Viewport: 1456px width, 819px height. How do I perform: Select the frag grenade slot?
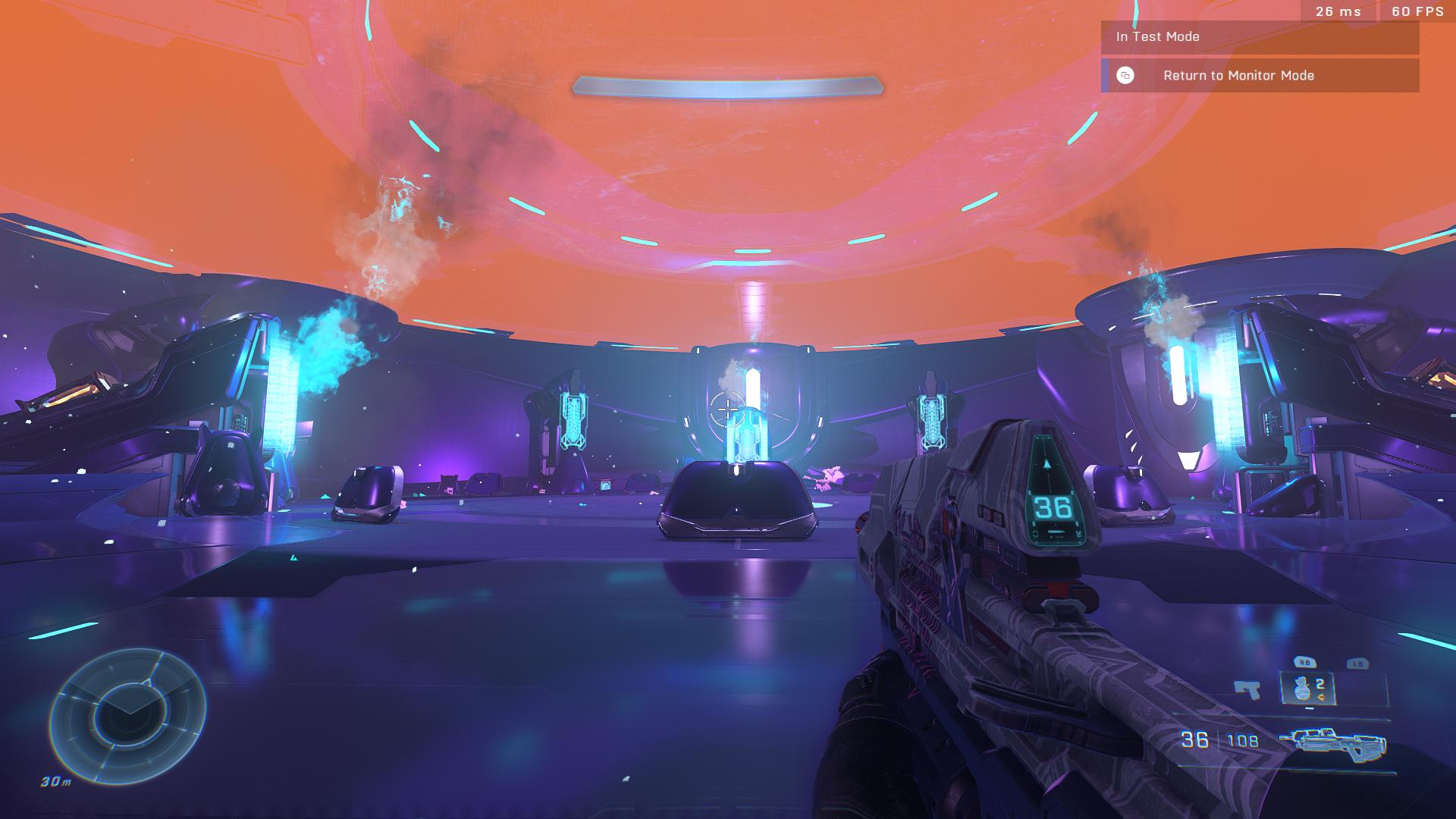[x=1307, y=689]
